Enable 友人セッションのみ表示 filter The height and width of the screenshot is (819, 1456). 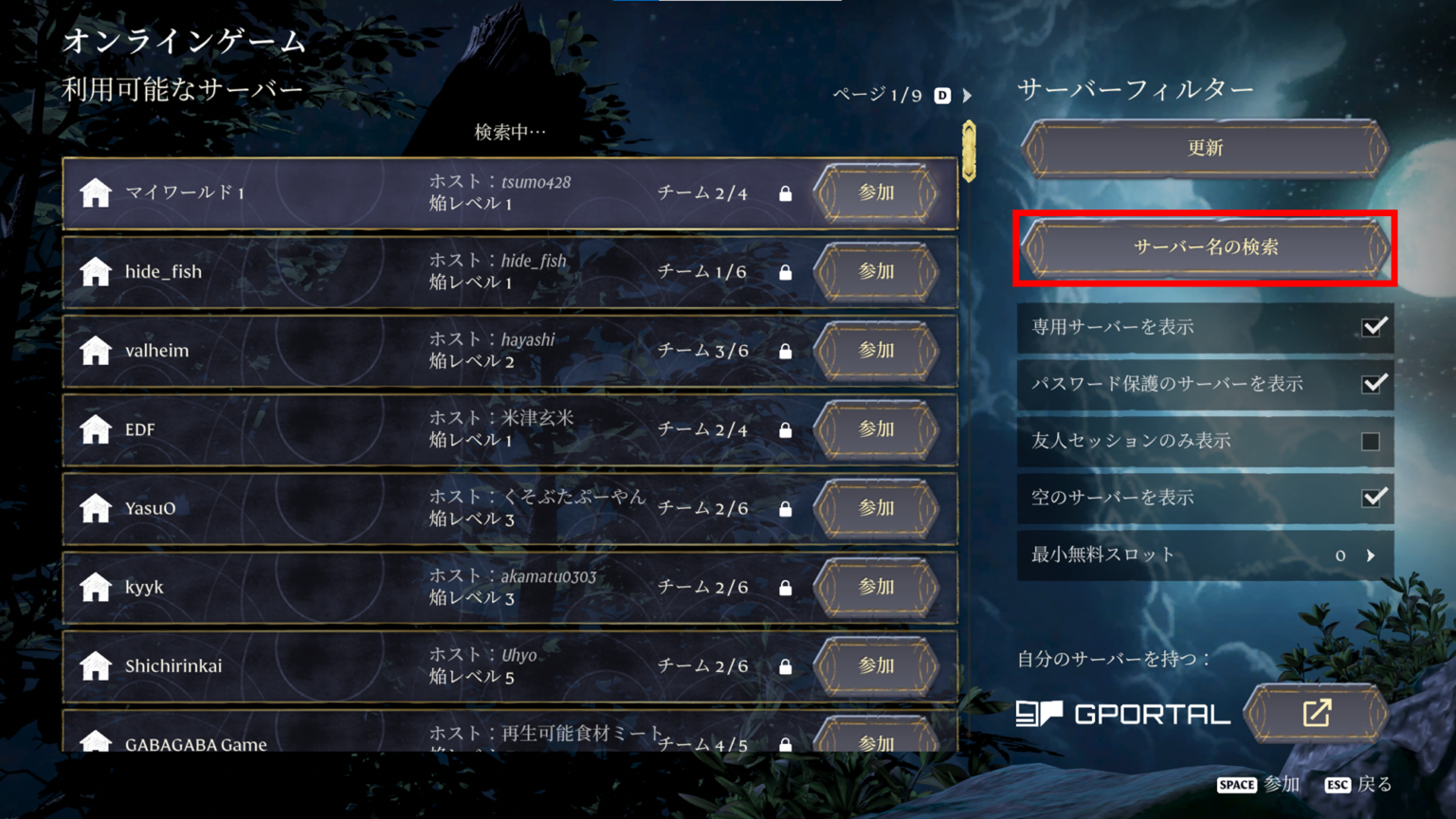pyautogui.click(x=1373, y=441)
